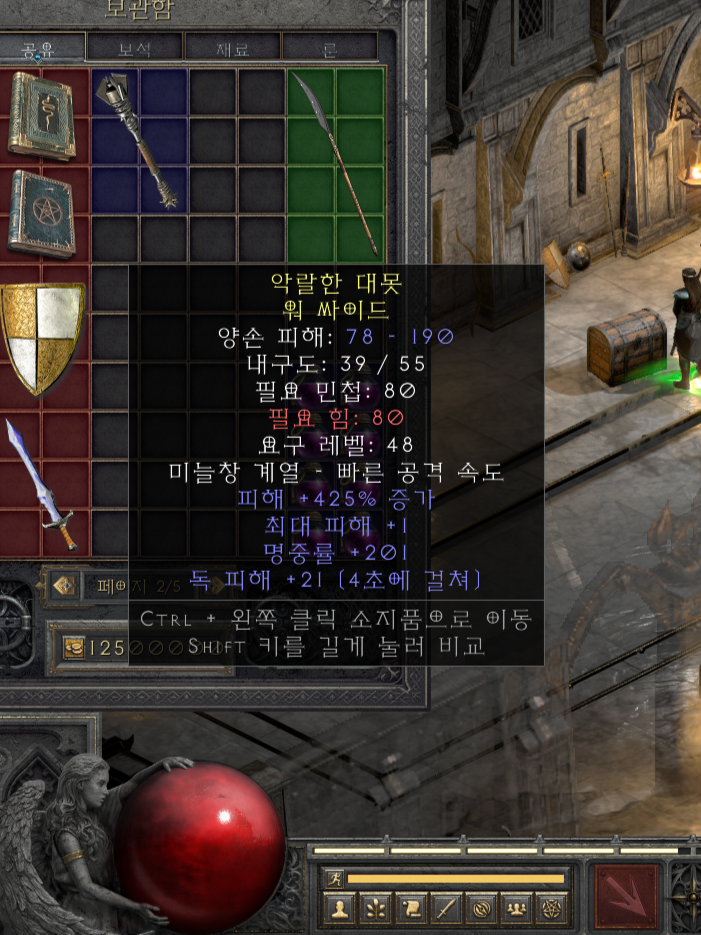Take the blue crystal sword

point(41,485)
